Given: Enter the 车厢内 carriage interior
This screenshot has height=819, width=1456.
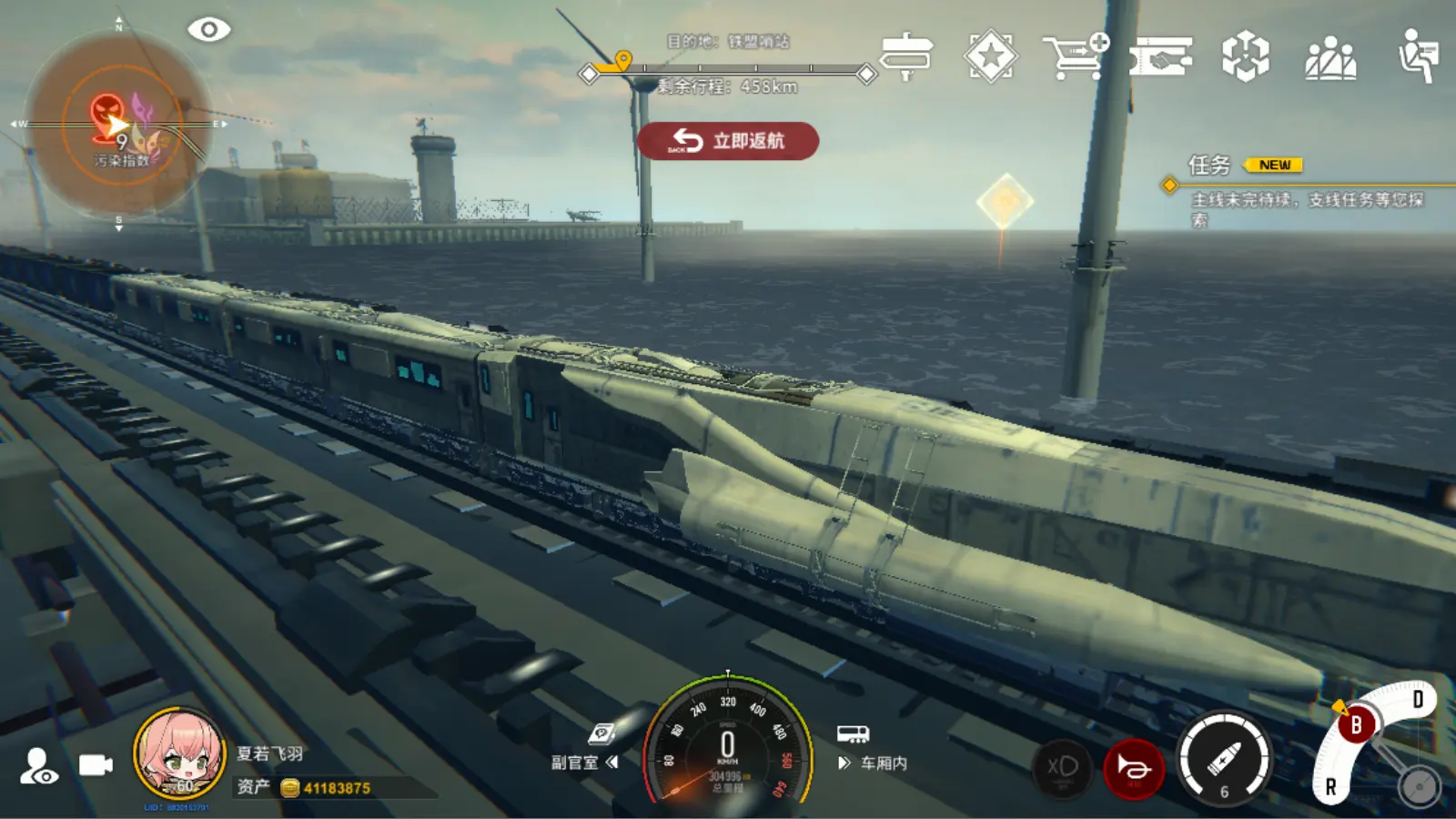Looking at the screenshot, I should (x=872, y=753).
